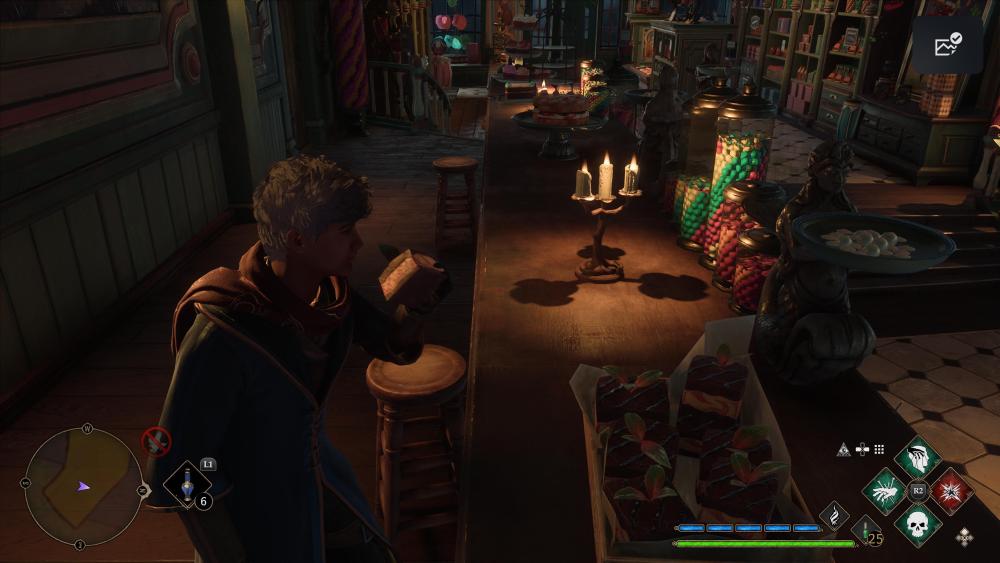This screenshot has height=563, width=1000.
Task: Select the Wiggenweld potion slot
Action: click(x=187, y=485)
